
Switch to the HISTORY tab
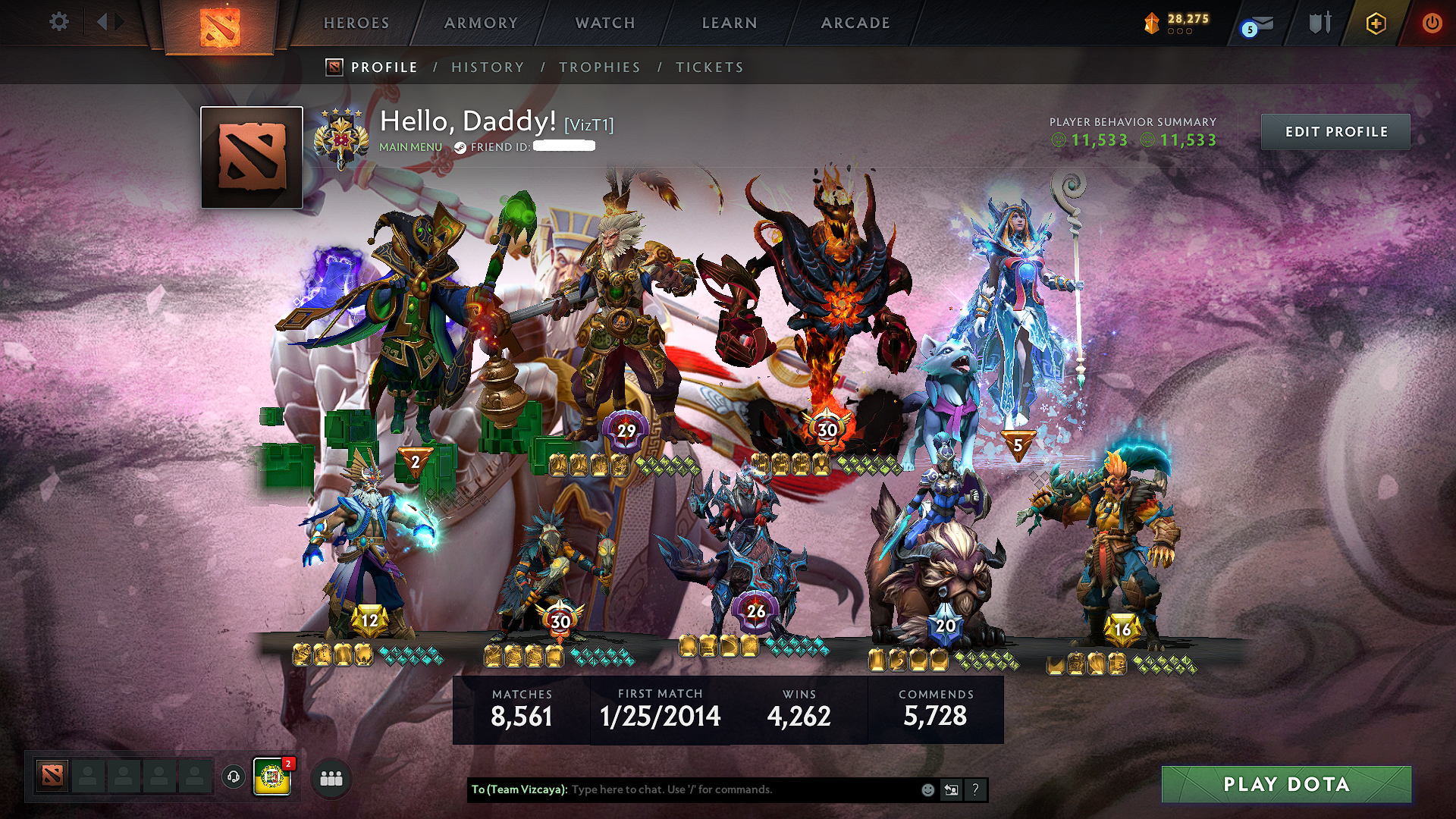coord(487,67)
